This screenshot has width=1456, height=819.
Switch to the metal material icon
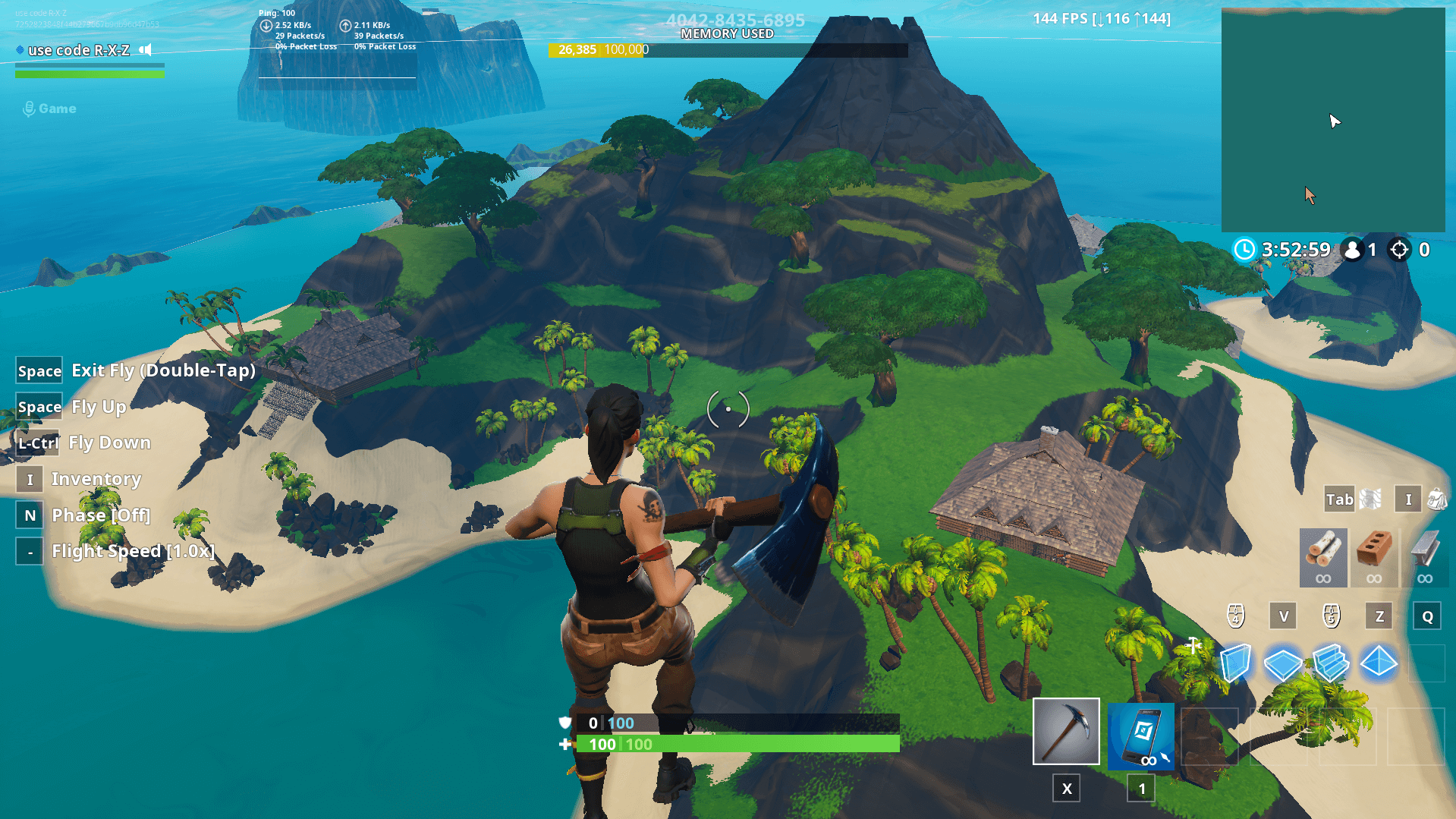[1425, 557]
